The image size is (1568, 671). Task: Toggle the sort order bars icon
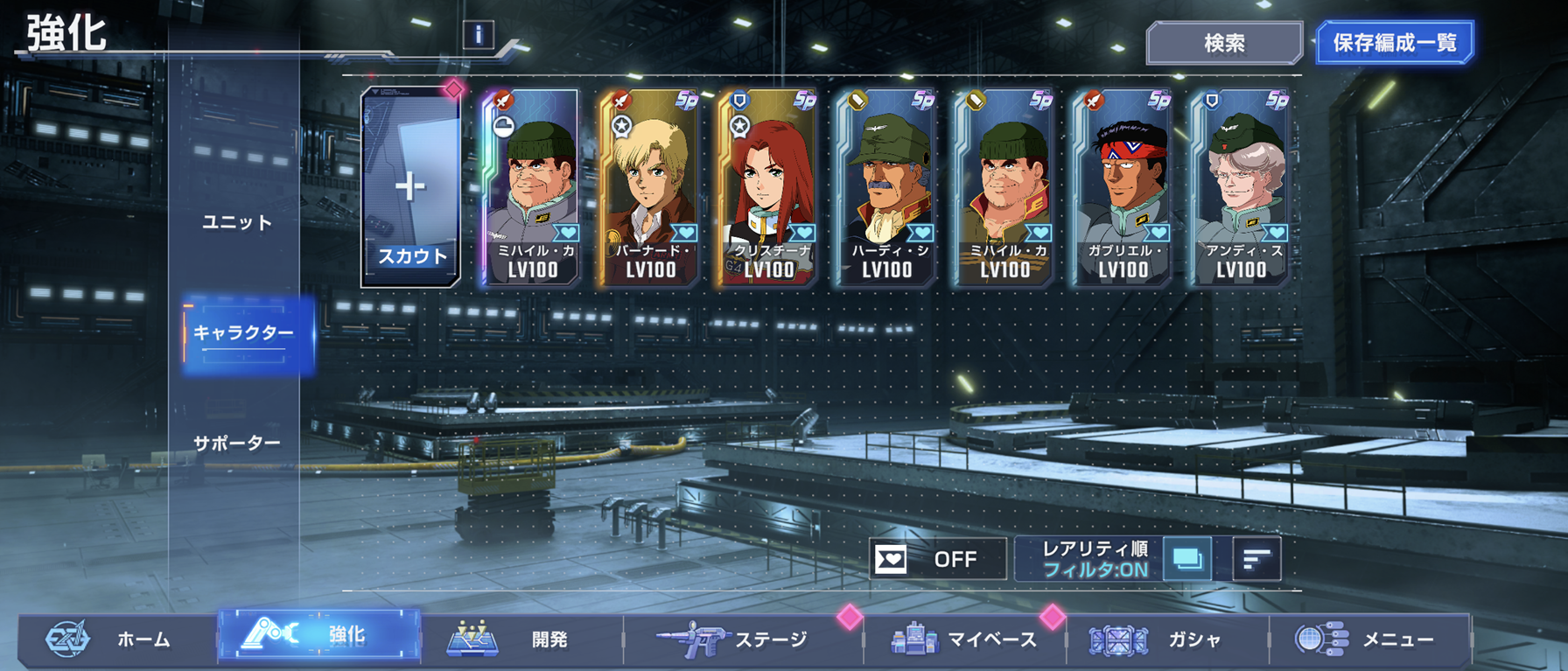[1256, 559]
